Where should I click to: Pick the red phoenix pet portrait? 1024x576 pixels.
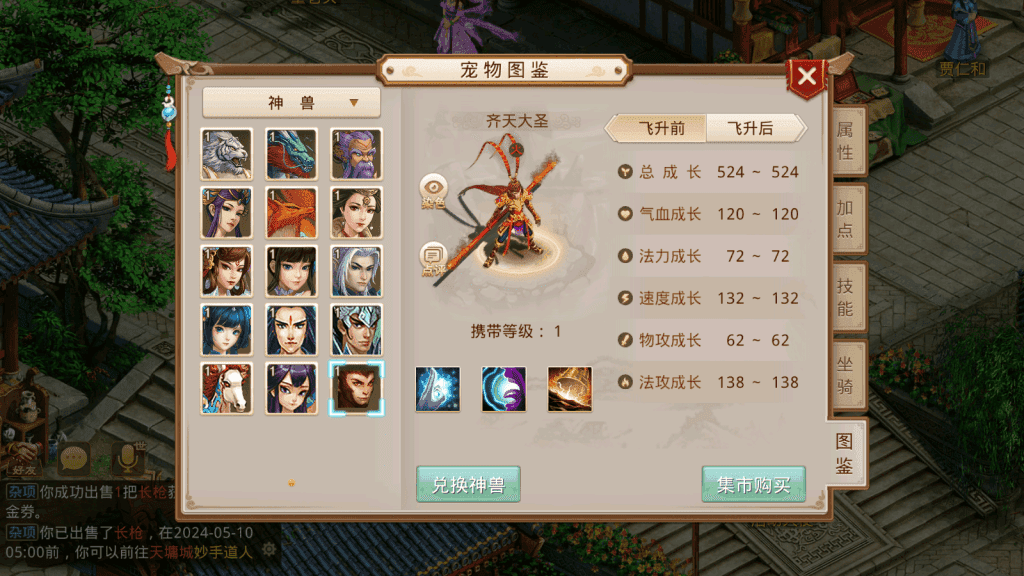click(x=291, y=212)
